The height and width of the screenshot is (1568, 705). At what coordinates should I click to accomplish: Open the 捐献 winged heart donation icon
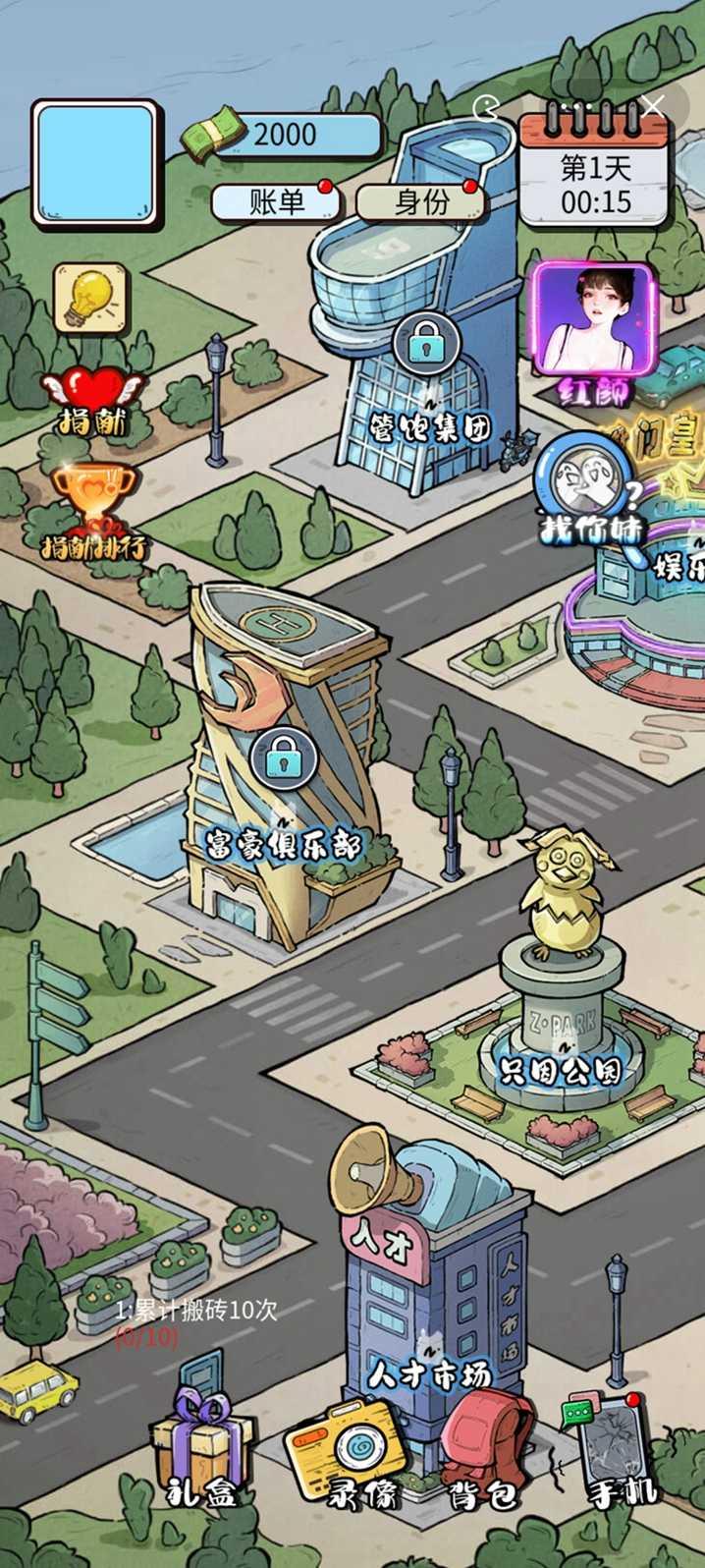92,399
